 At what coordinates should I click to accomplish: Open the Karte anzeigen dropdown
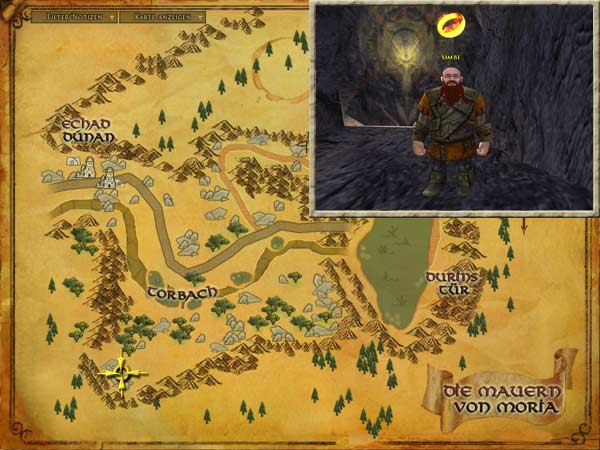coord(163,17)
